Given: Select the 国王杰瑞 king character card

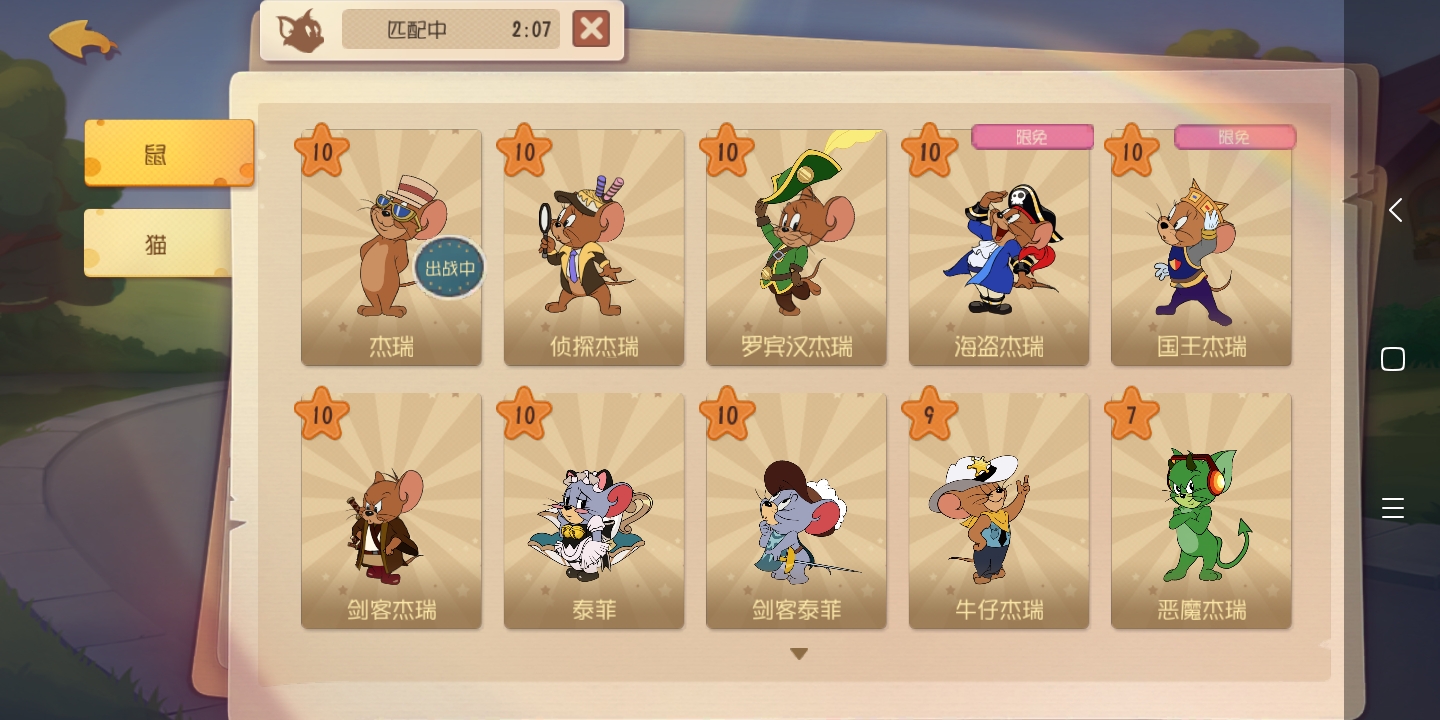Looking at the screenshot, I should click(x=1200, y=248).
